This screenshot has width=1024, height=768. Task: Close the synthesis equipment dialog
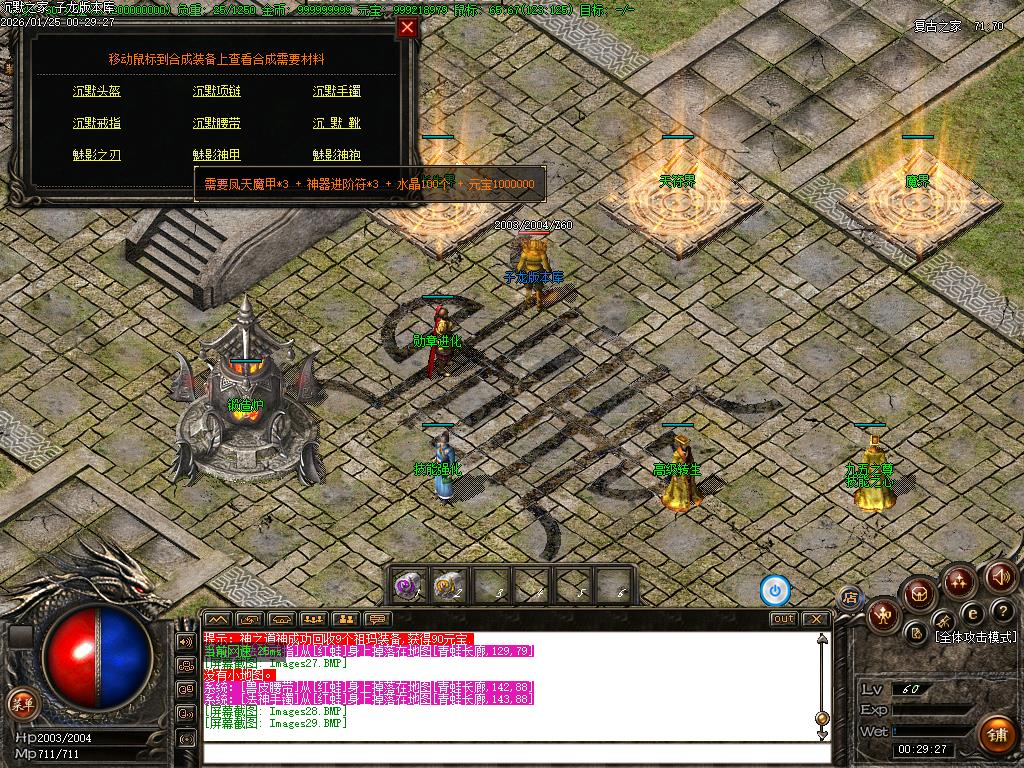pyautogui.click(x=407, y=28)
